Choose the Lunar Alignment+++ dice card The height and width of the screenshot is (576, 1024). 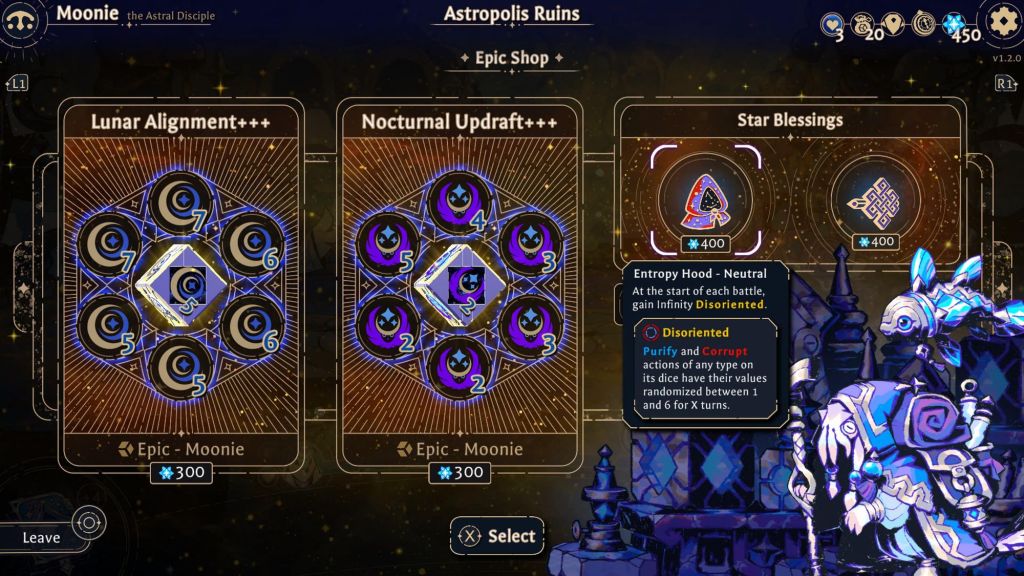(180, 285)
